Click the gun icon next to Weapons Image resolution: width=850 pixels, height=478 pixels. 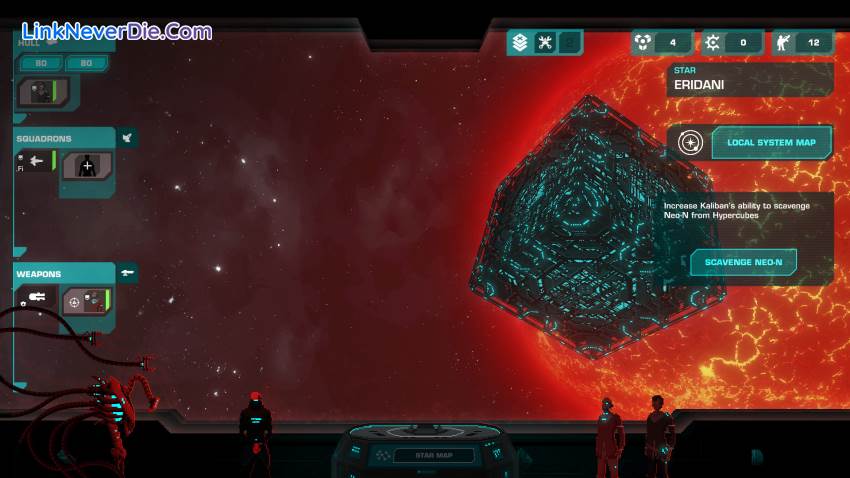coord(127,272)
